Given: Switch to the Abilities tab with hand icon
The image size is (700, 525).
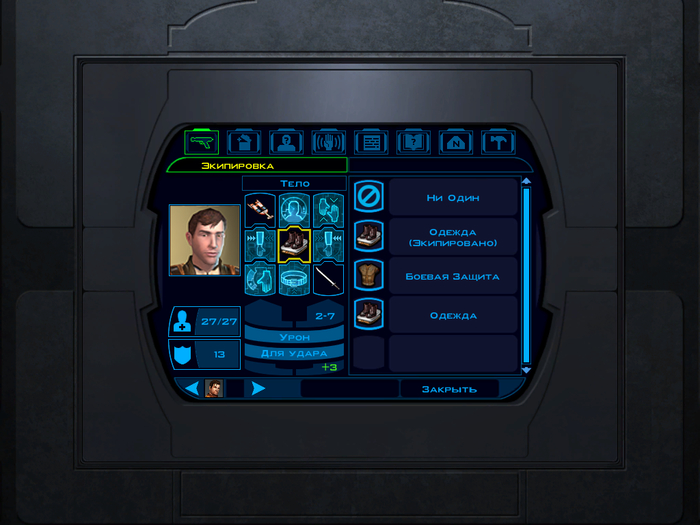Looking at the screenshot, I should pos(329,142).
